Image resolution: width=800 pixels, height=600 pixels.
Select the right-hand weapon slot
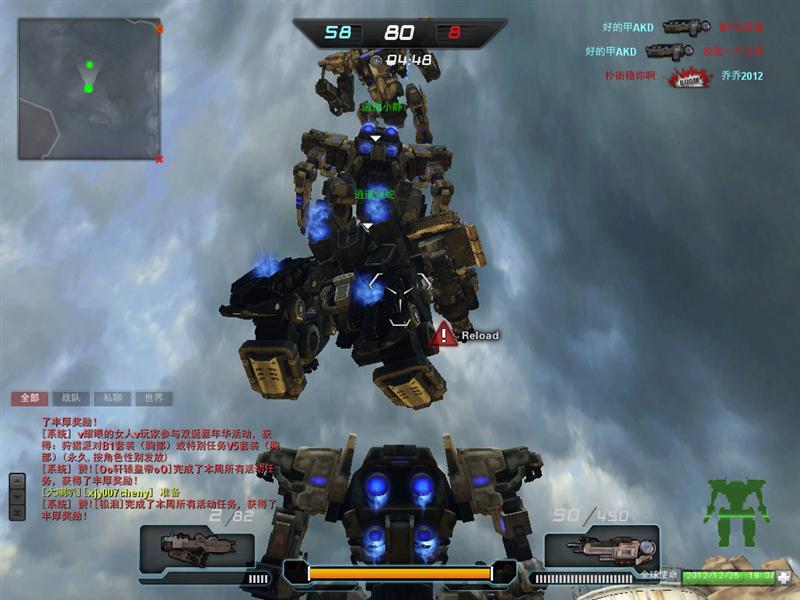602,547
